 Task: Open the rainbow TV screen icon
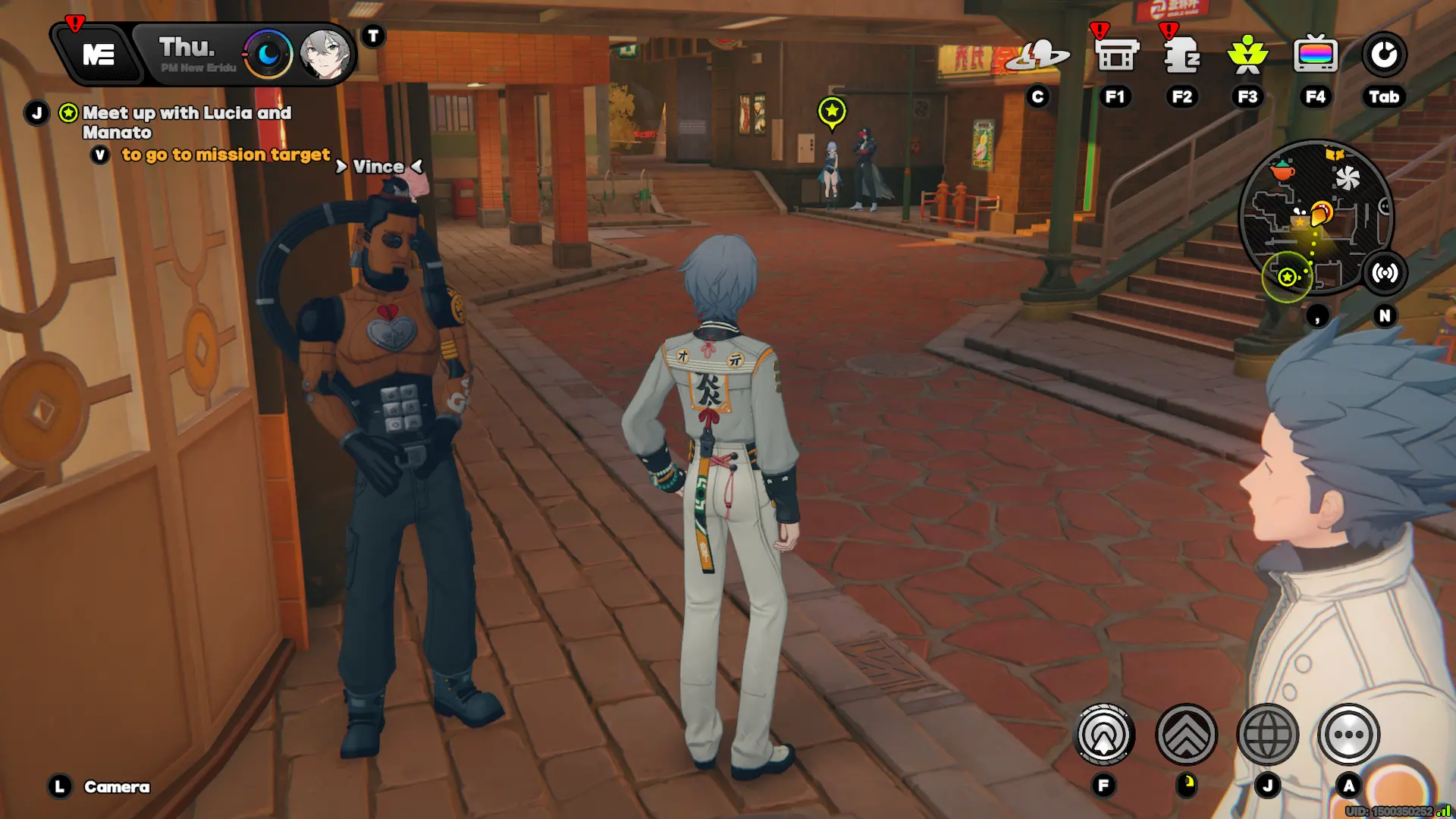pos(1316,55)
